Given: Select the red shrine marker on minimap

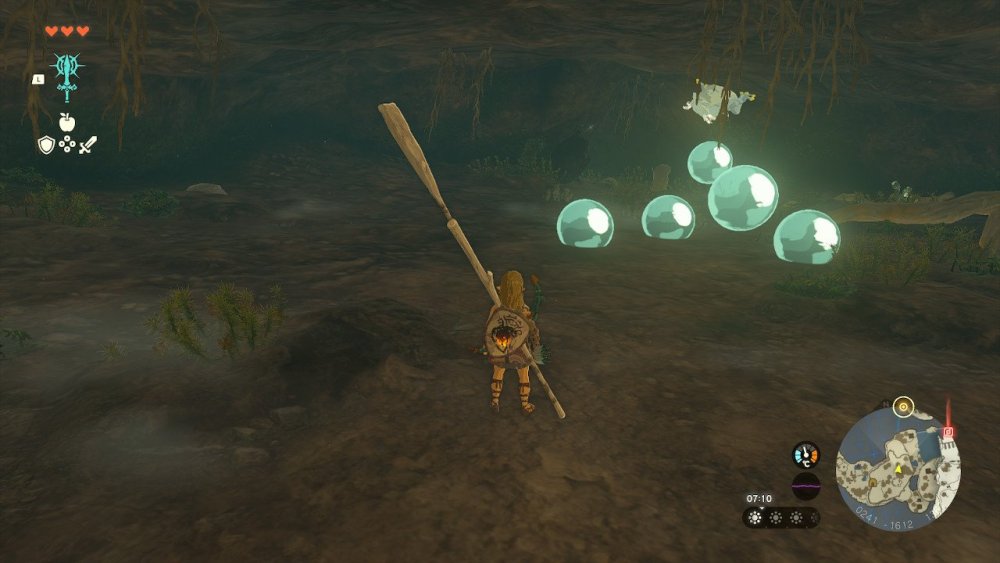Looking at the screenshot, I should [948, 432].
